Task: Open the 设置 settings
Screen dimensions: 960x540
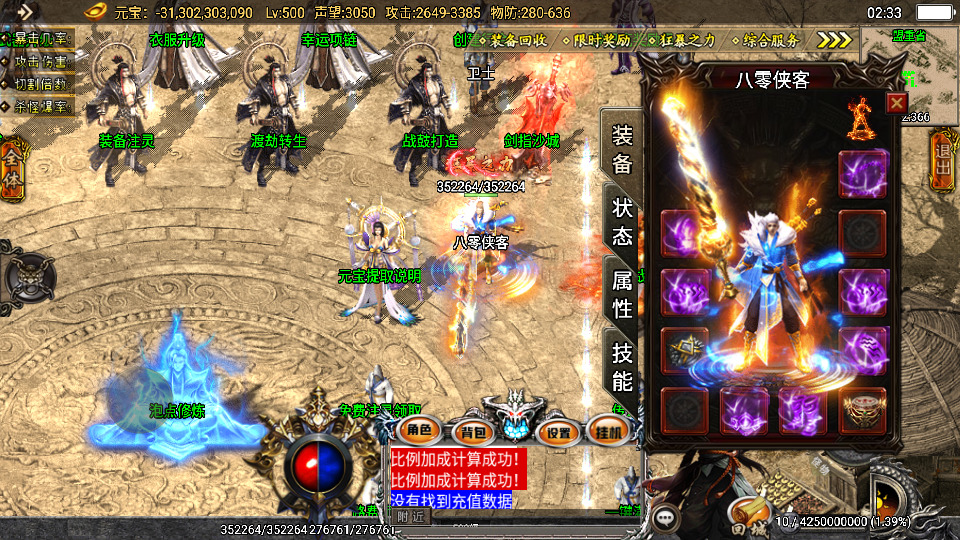Action: coord(559,432)
